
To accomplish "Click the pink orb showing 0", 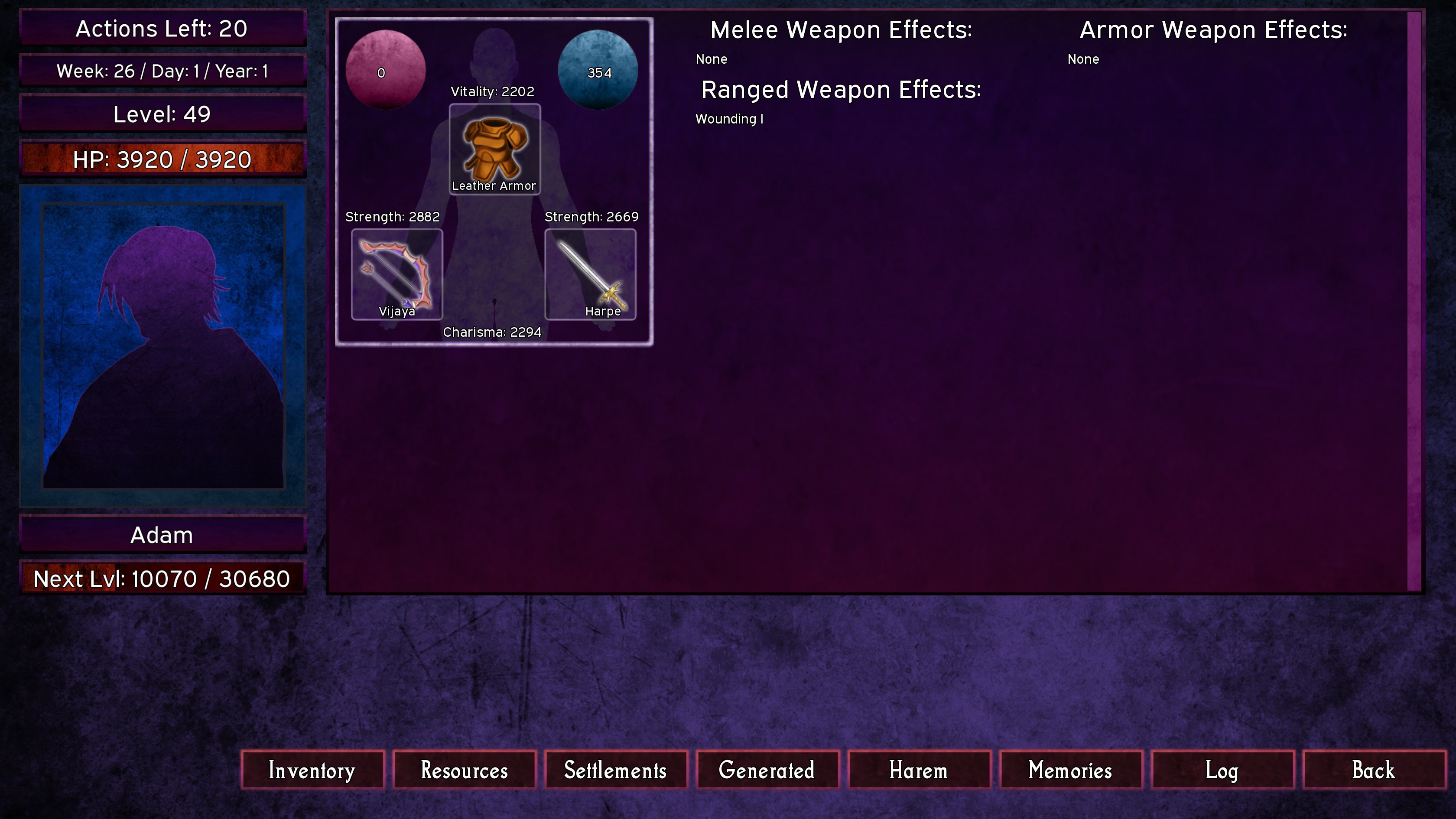I will [x=385, y=70].
